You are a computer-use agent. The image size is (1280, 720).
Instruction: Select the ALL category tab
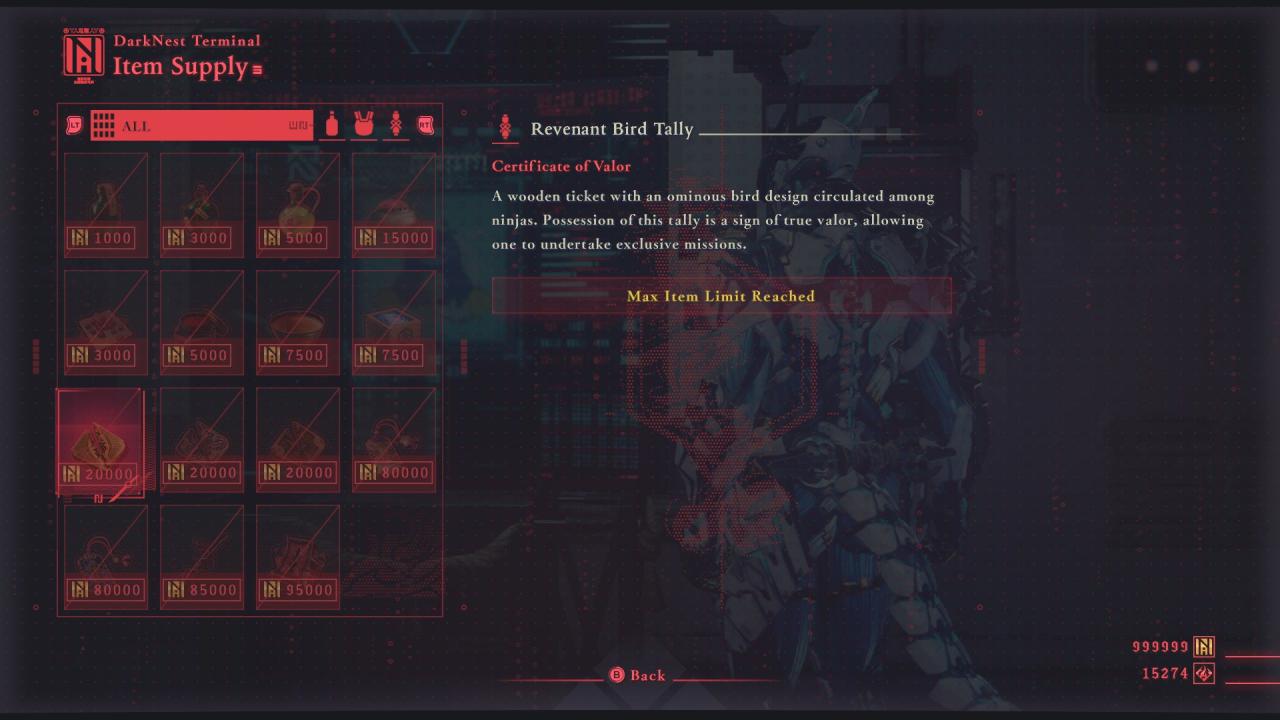(200, 126)
